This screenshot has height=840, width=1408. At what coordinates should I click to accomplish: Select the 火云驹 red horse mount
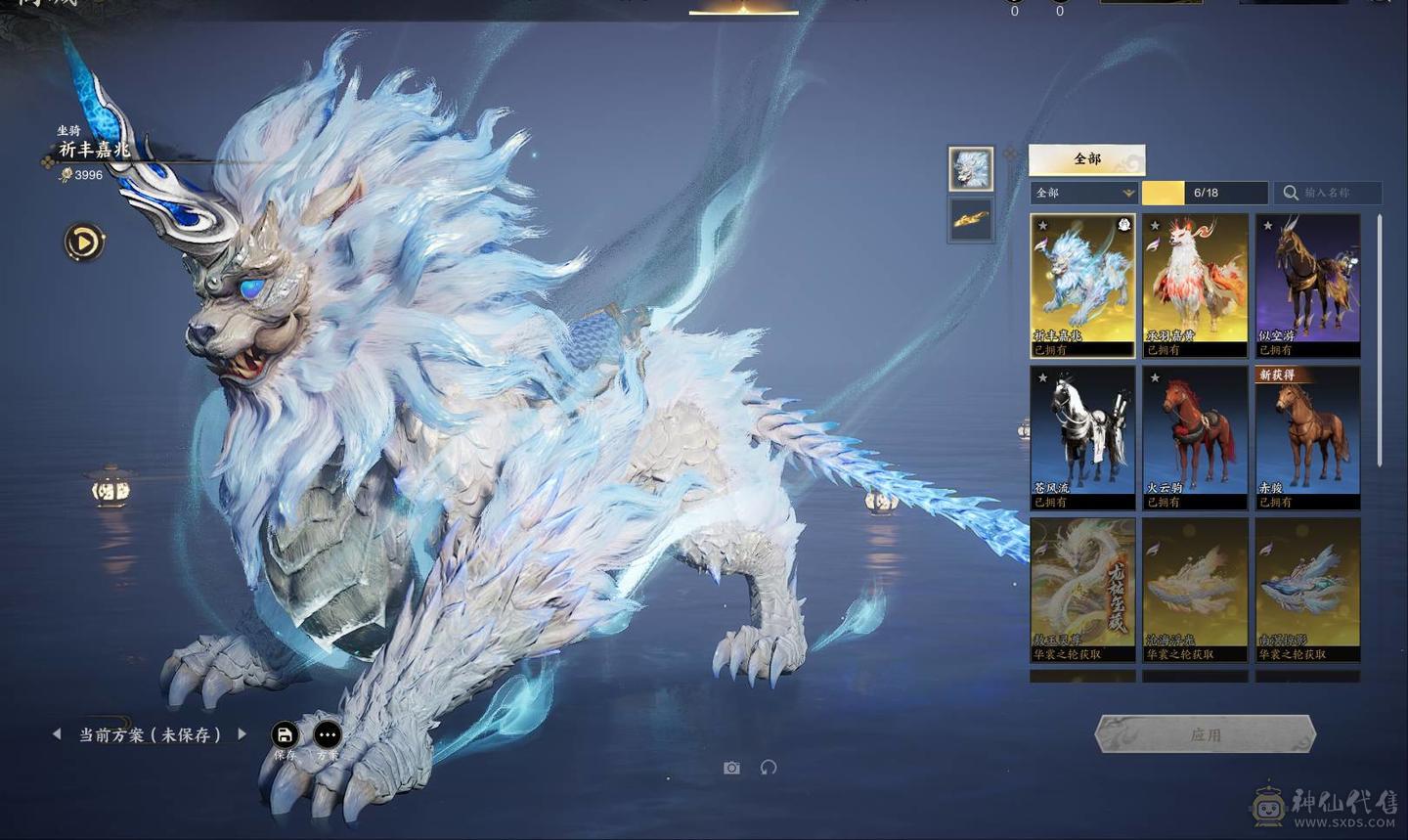pyautogui.click(x=1195, y=437)
